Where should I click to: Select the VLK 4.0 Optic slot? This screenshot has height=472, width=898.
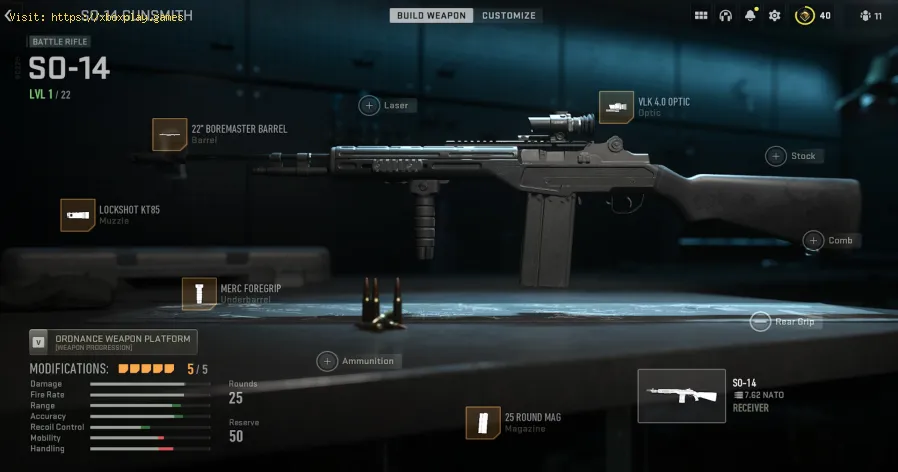(616, 107)
